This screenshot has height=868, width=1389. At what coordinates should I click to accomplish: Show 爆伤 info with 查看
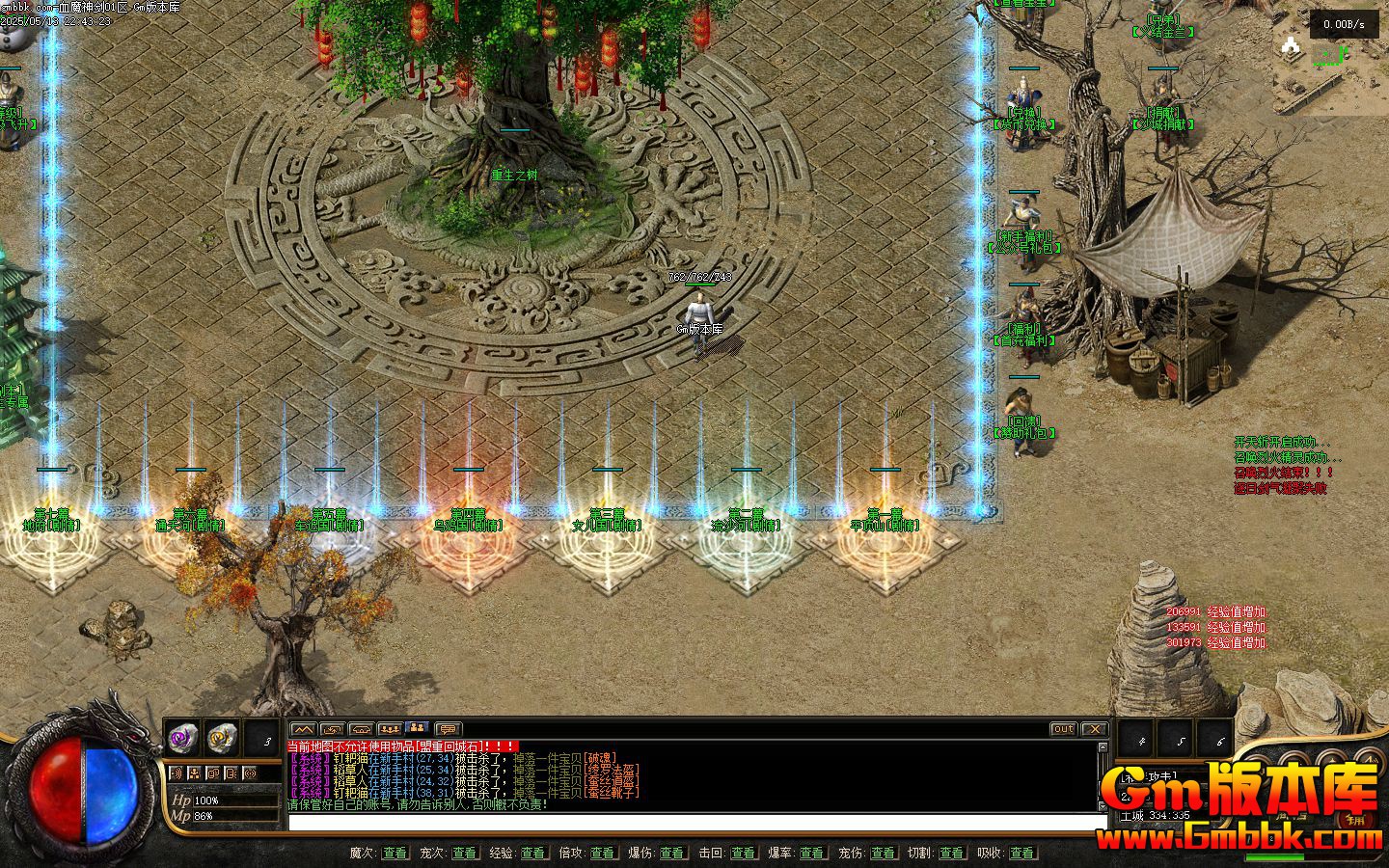tap(672, 853)
